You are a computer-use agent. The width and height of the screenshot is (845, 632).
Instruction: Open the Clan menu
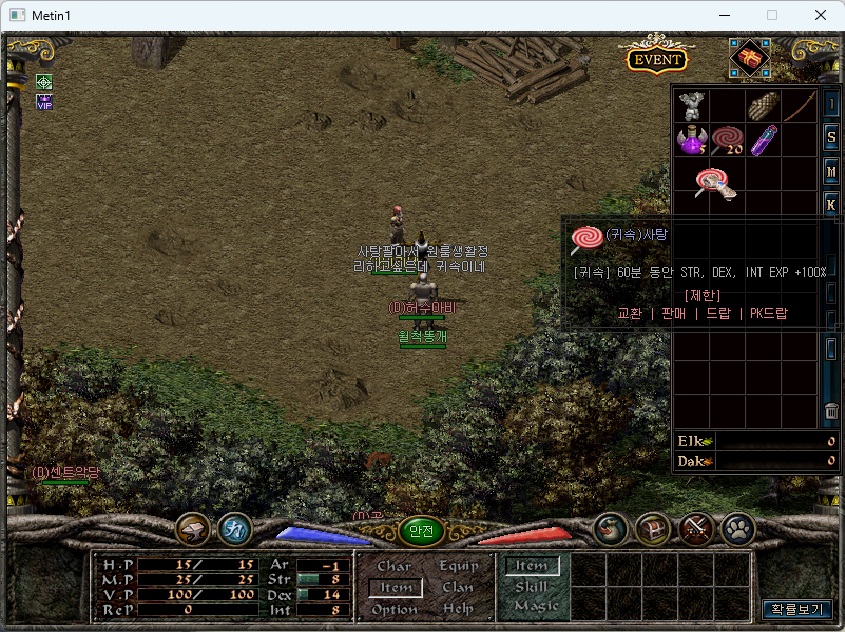(459, 587)
